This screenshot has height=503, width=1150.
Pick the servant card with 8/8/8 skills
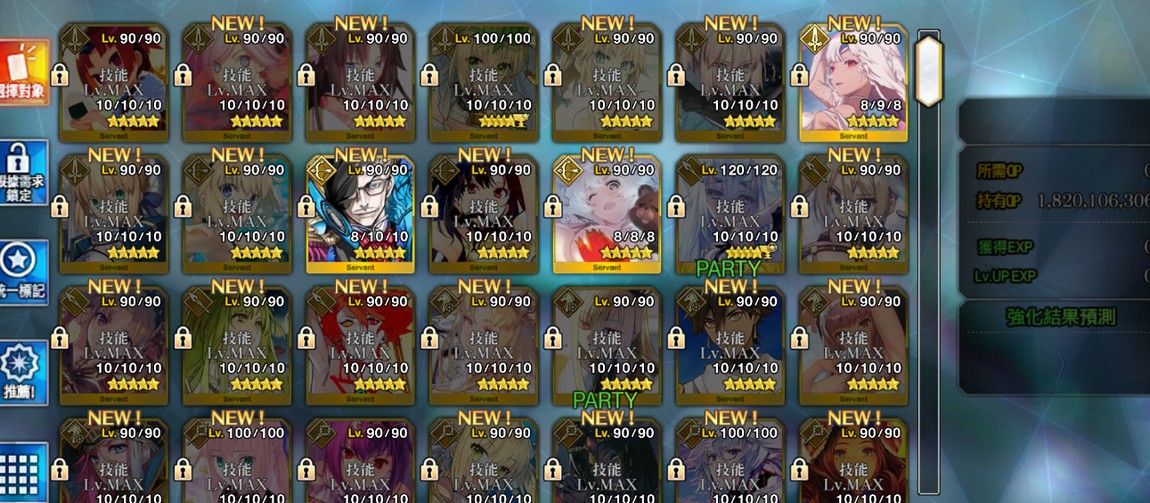pyautogui.click(x=607, y=214)
